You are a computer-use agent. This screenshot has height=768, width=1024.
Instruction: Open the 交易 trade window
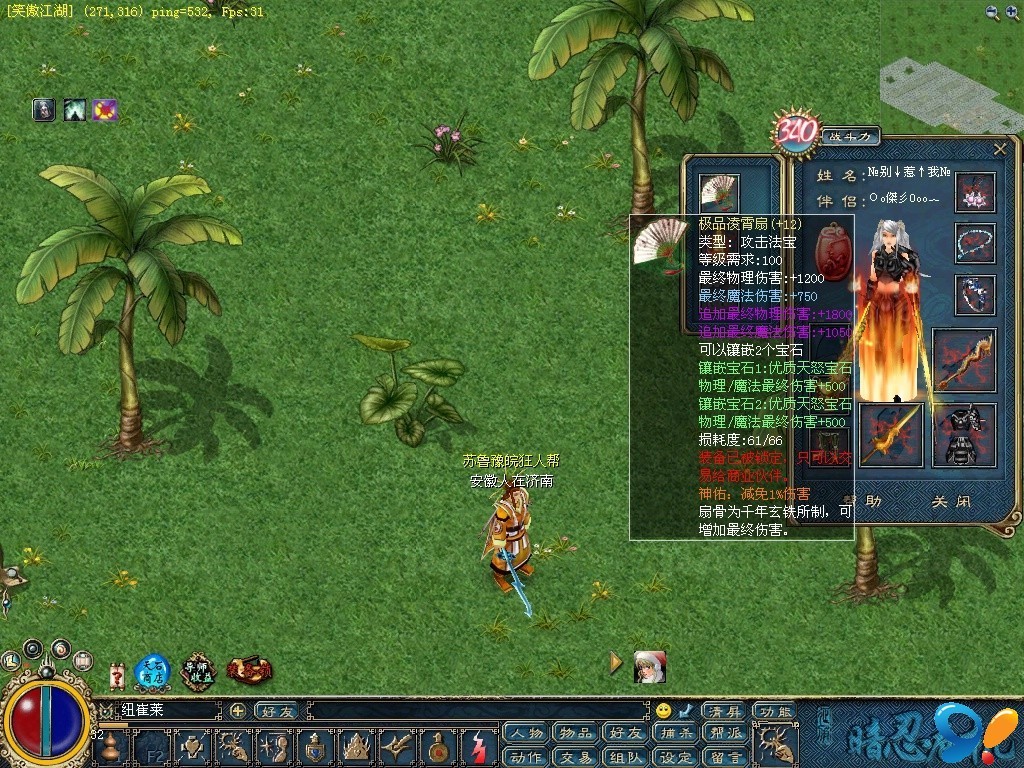tap(576, 757)
